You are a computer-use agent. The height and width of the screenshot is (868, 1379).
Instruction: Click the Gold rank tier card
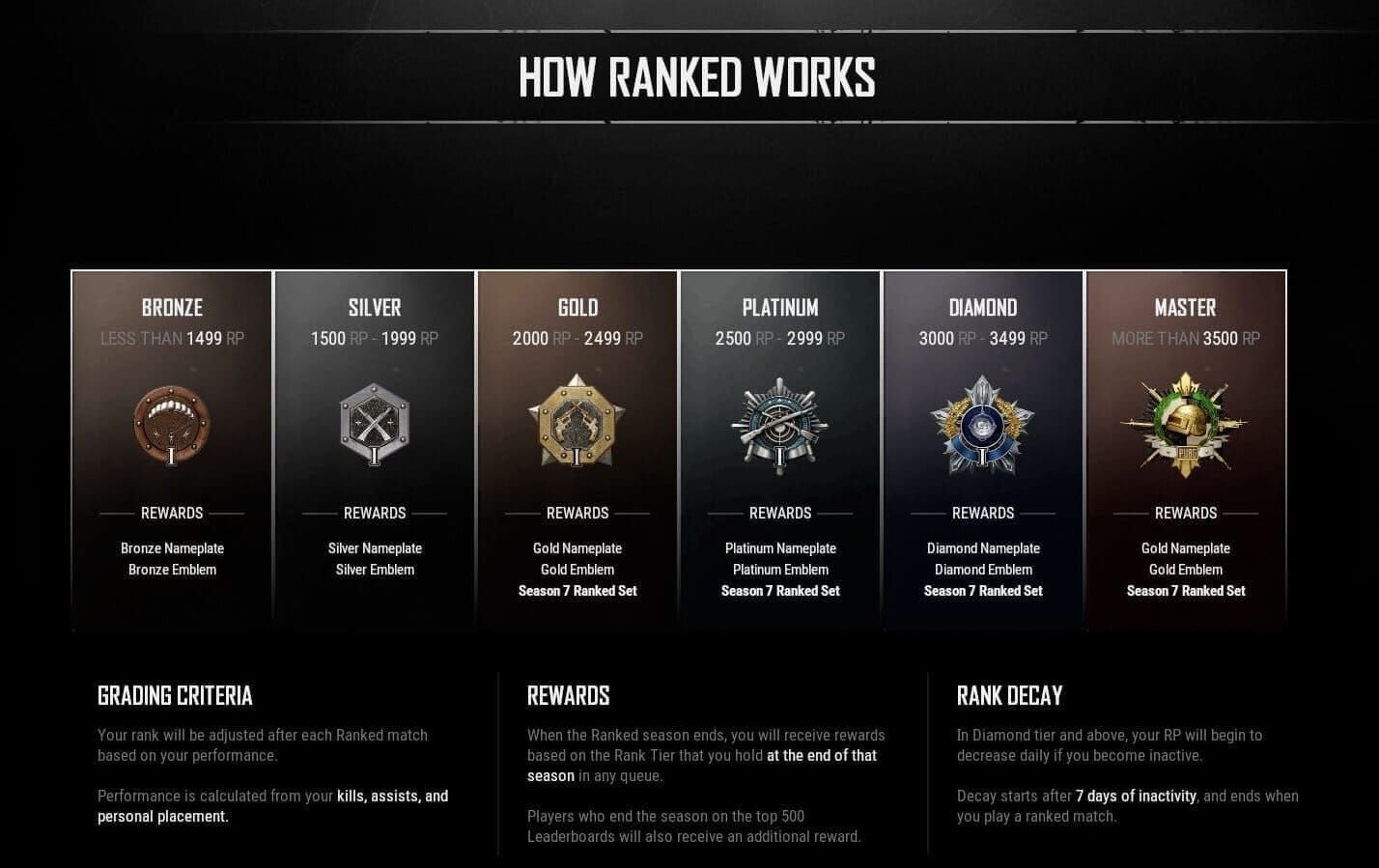pos(577,450)
